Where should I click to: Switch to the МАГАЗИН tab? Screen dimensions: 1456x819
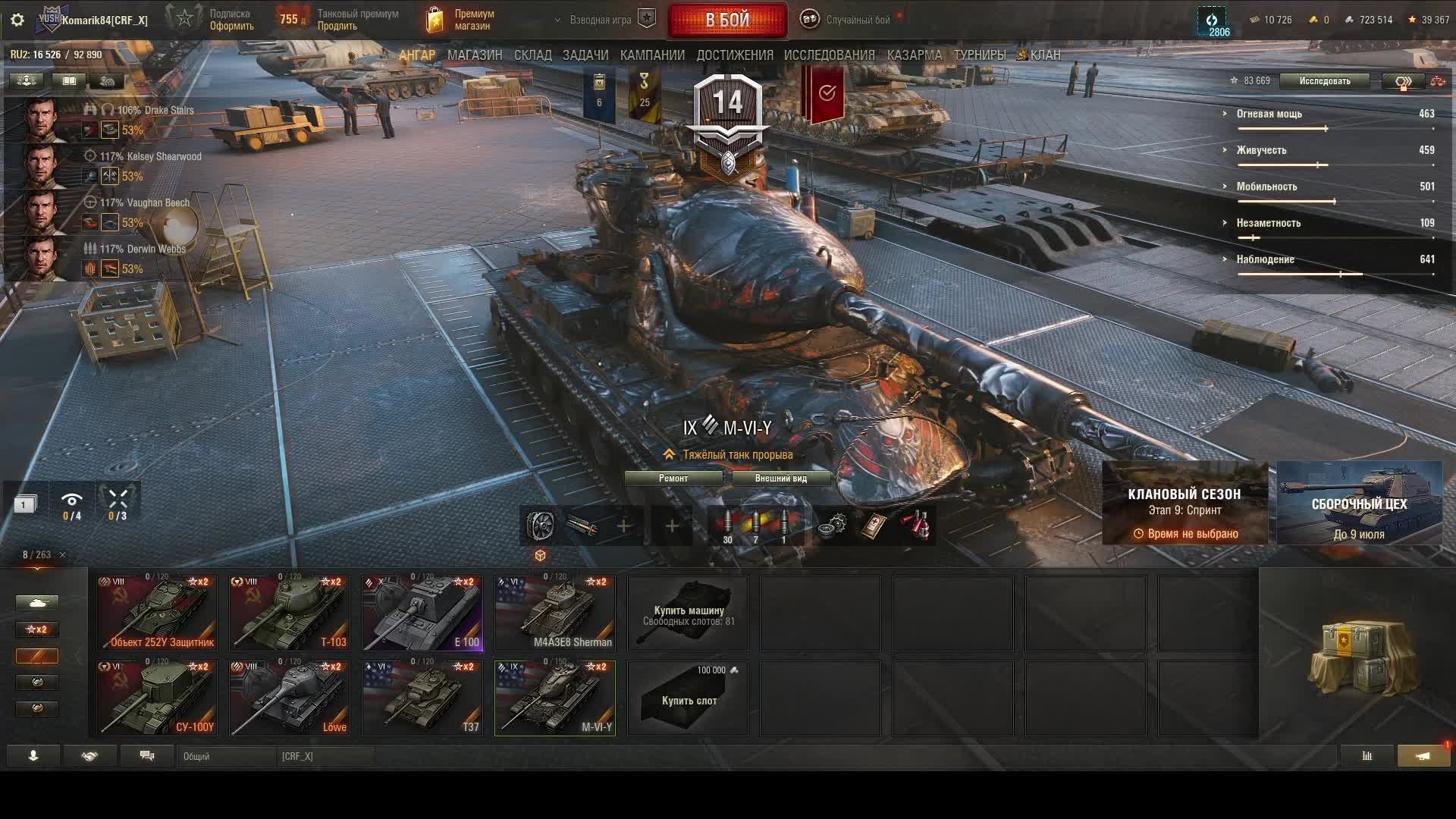tap(475, 55)
